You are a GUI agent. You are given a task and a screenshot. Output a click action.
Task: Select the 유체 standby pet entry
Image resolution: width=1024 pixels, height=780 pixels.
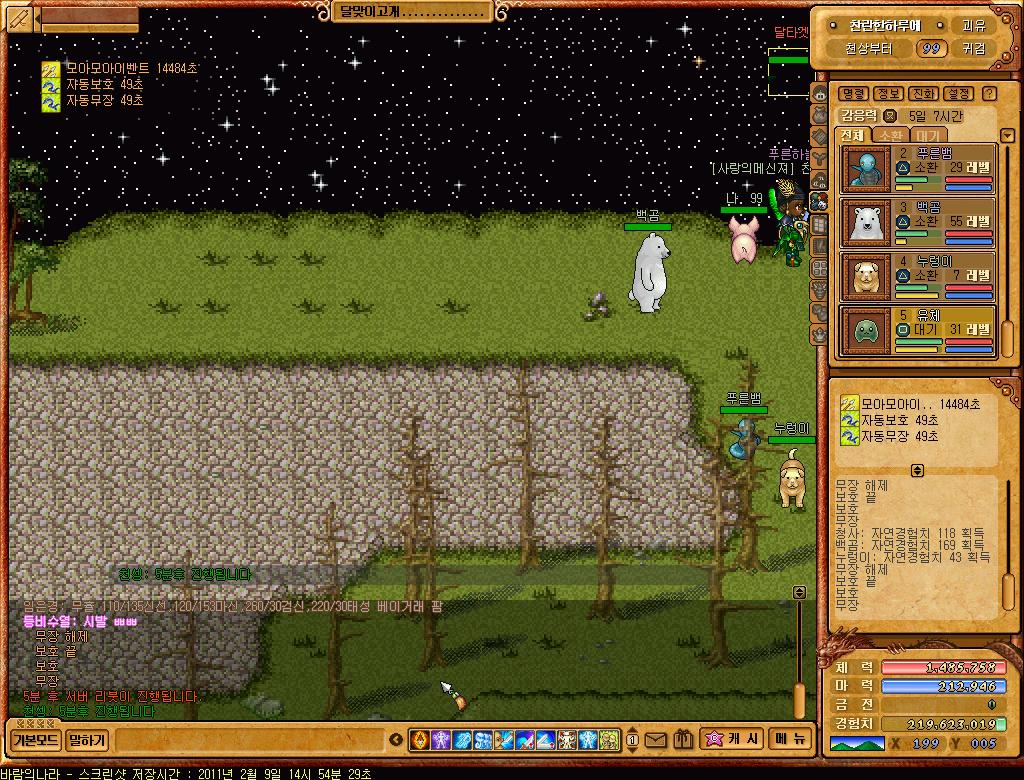tap(918, 331)
